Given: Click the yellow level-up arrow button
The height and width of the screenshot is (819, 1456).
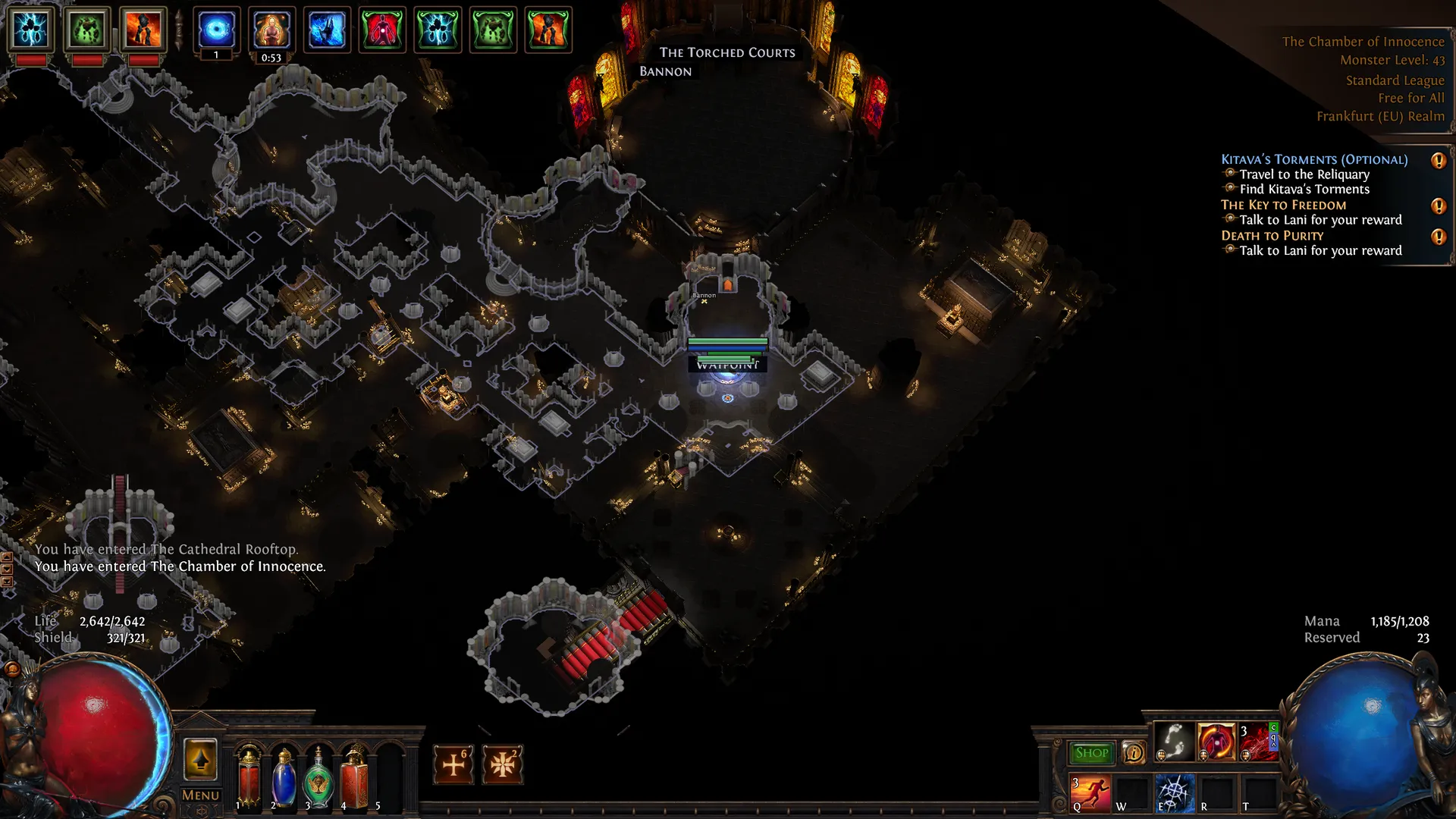Looking at the screenshot, I should point(200,759).
